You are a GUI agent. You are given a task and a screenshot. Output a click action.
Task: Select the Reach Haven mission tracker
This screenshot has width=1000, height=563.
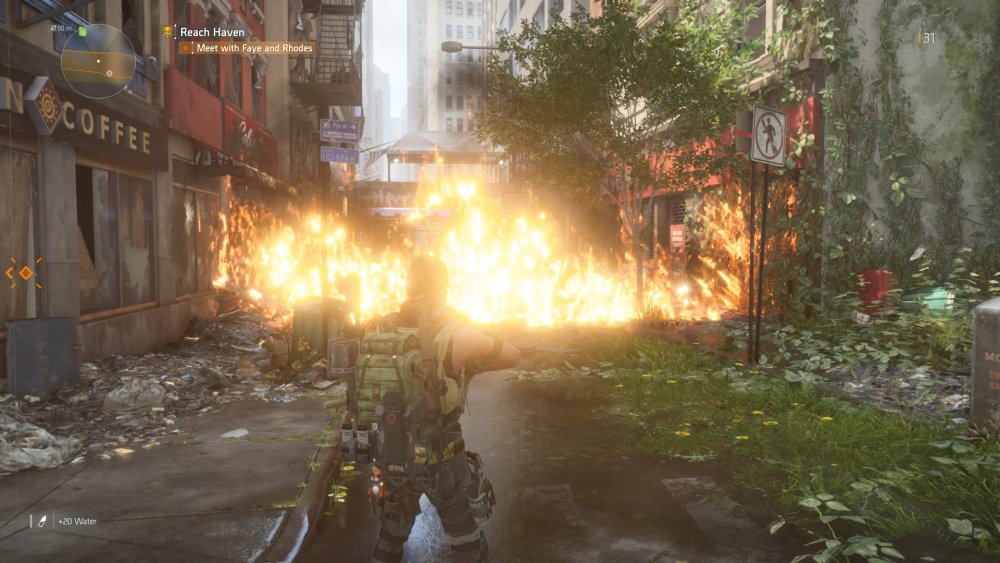point(212,32)
